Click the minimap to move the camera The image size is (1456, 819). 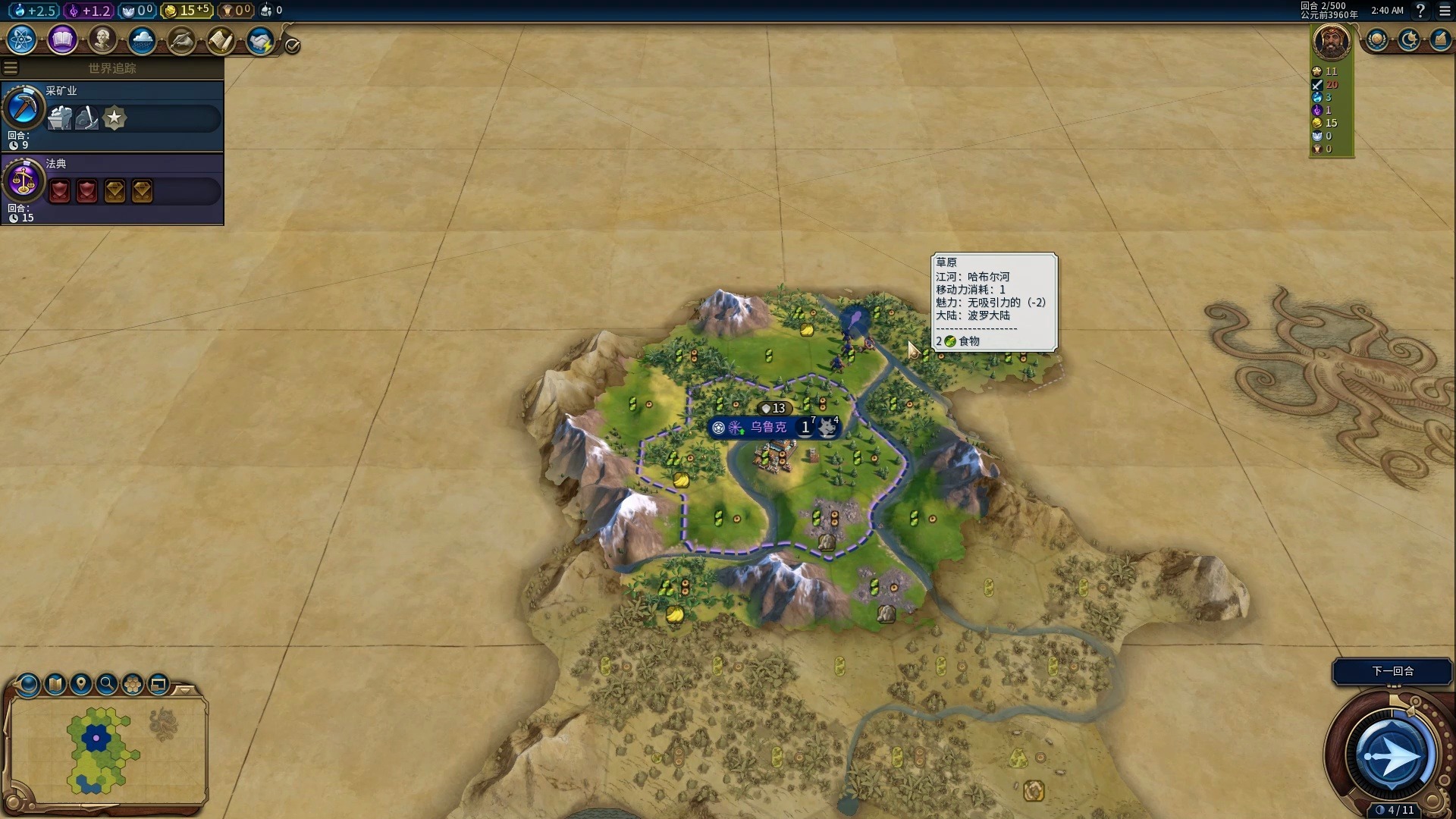106,751
